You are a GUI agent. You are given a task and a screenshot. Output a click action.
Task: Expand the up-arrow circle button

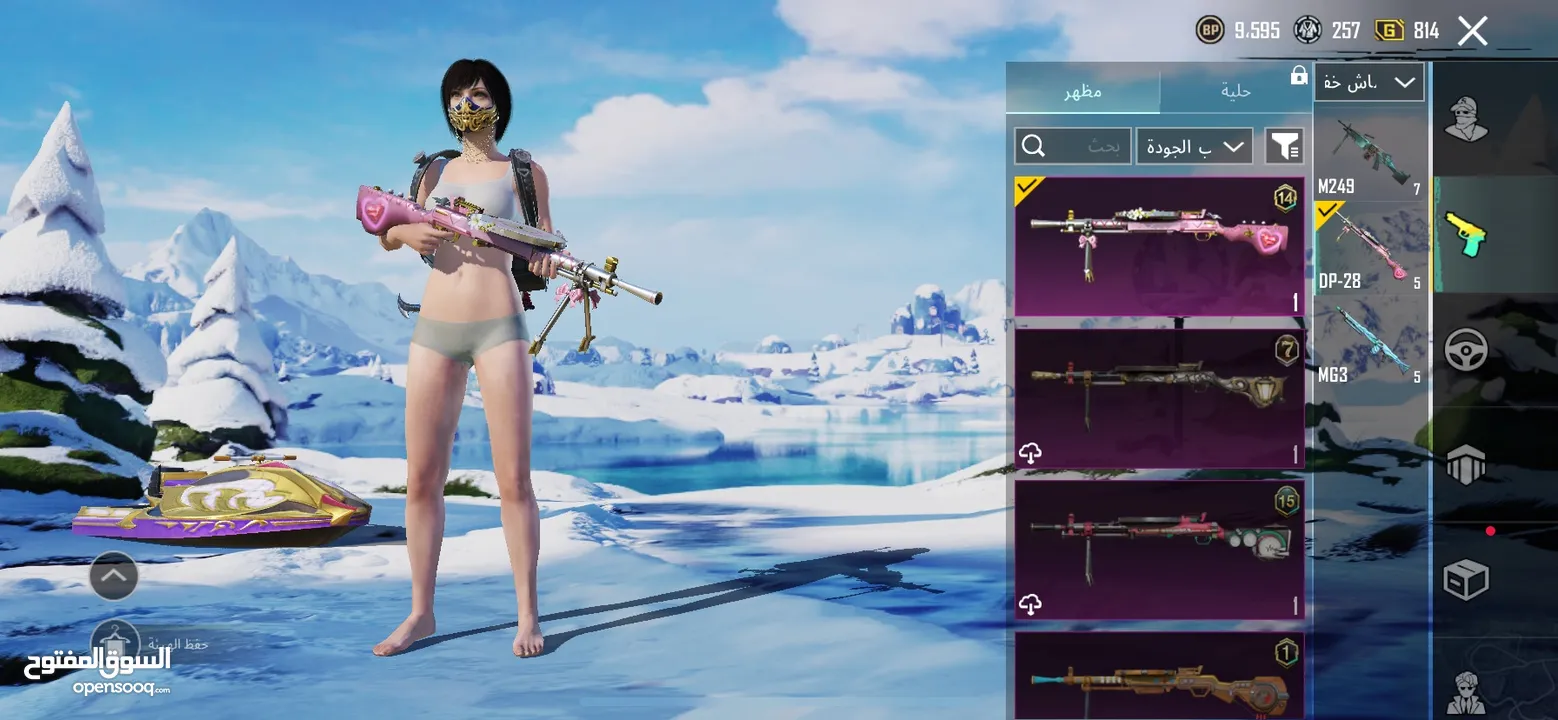[114, 576]
